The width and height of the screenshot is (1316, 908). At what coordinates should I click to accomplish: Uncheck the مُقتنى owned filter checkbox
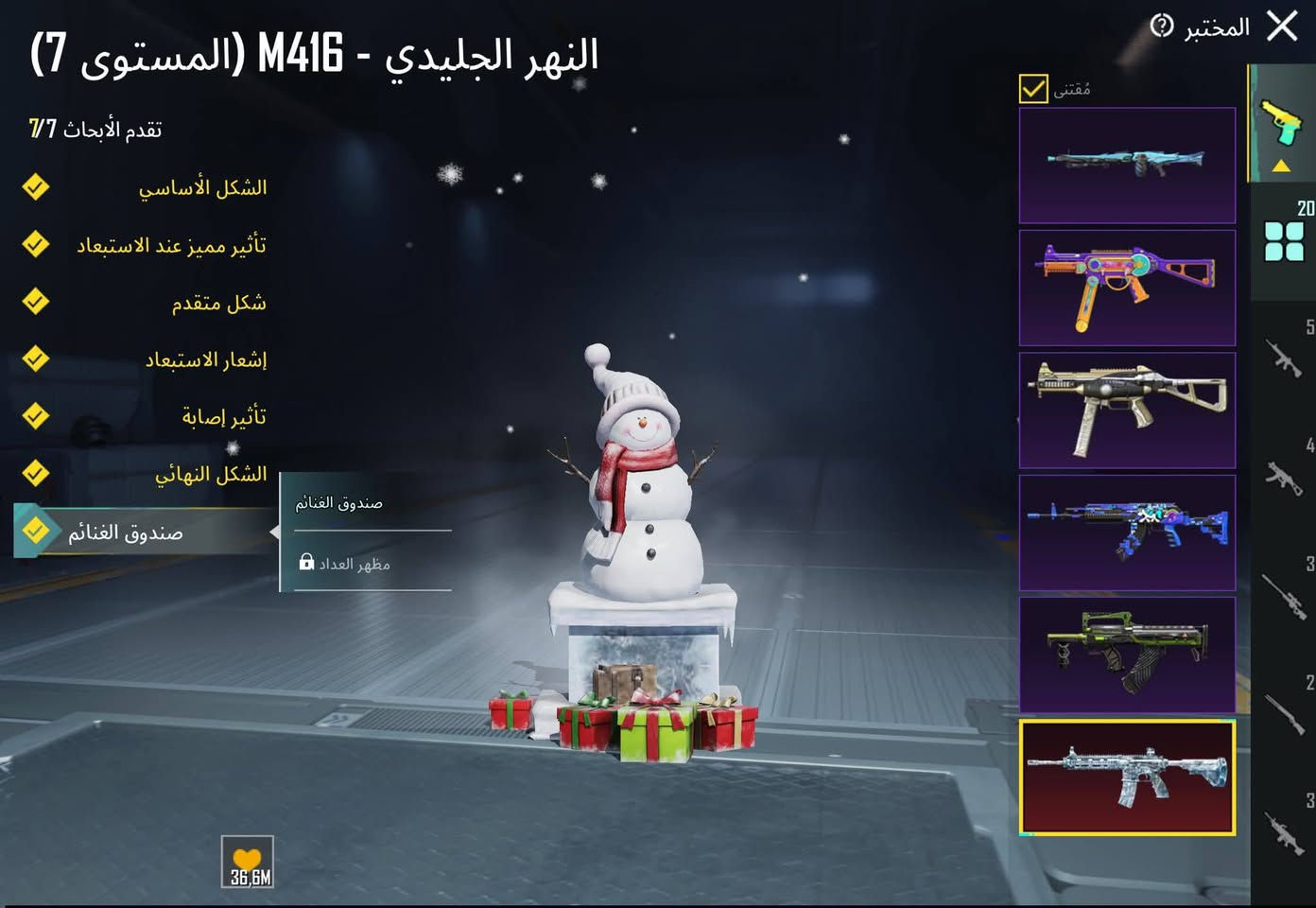1032,90
